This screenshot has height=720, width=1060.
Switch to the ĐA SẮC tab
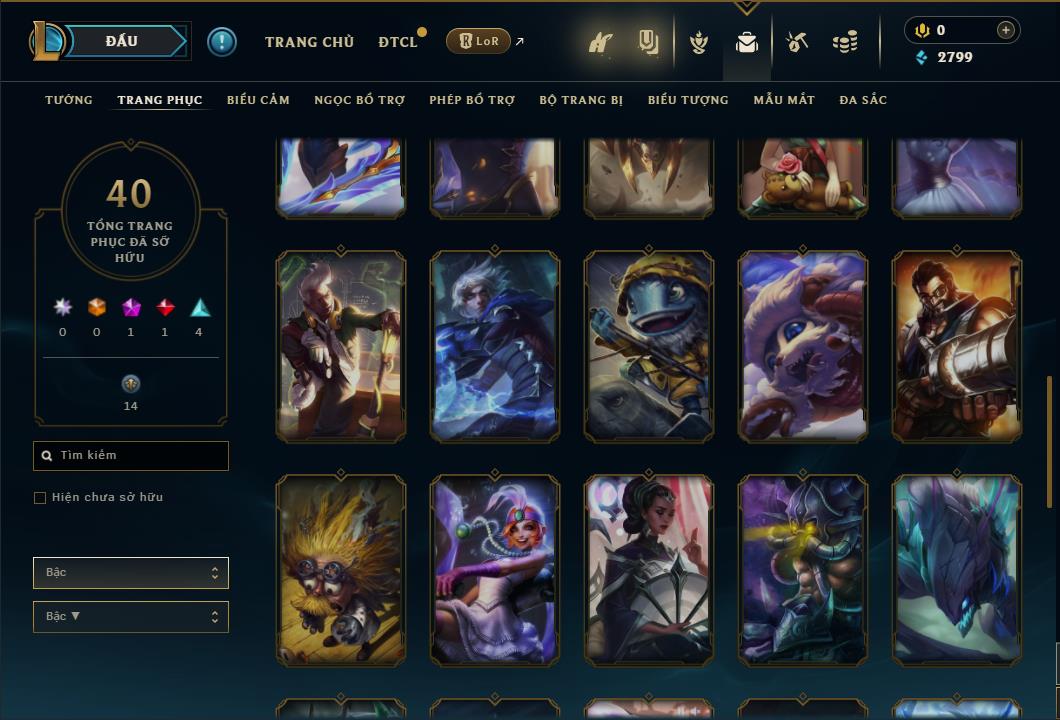[863, 100]
